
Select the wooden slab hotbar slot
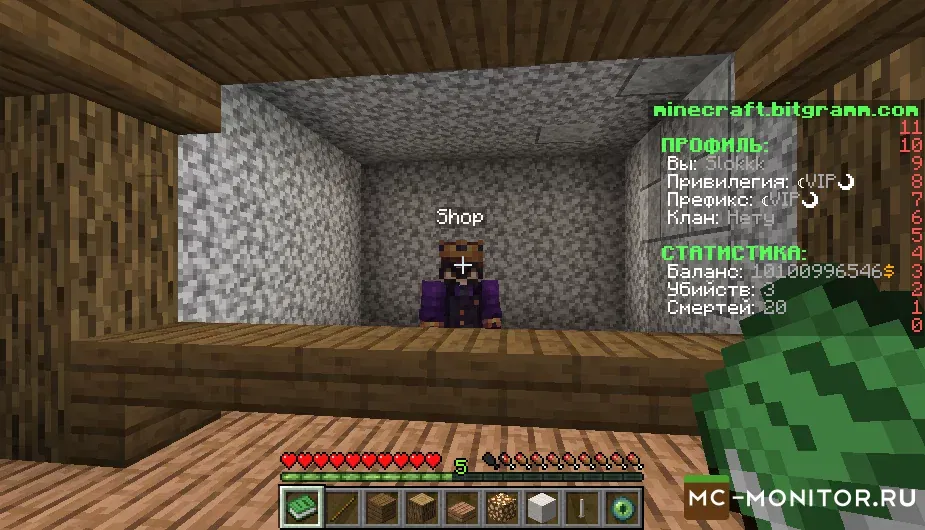(x=461, y=507)
